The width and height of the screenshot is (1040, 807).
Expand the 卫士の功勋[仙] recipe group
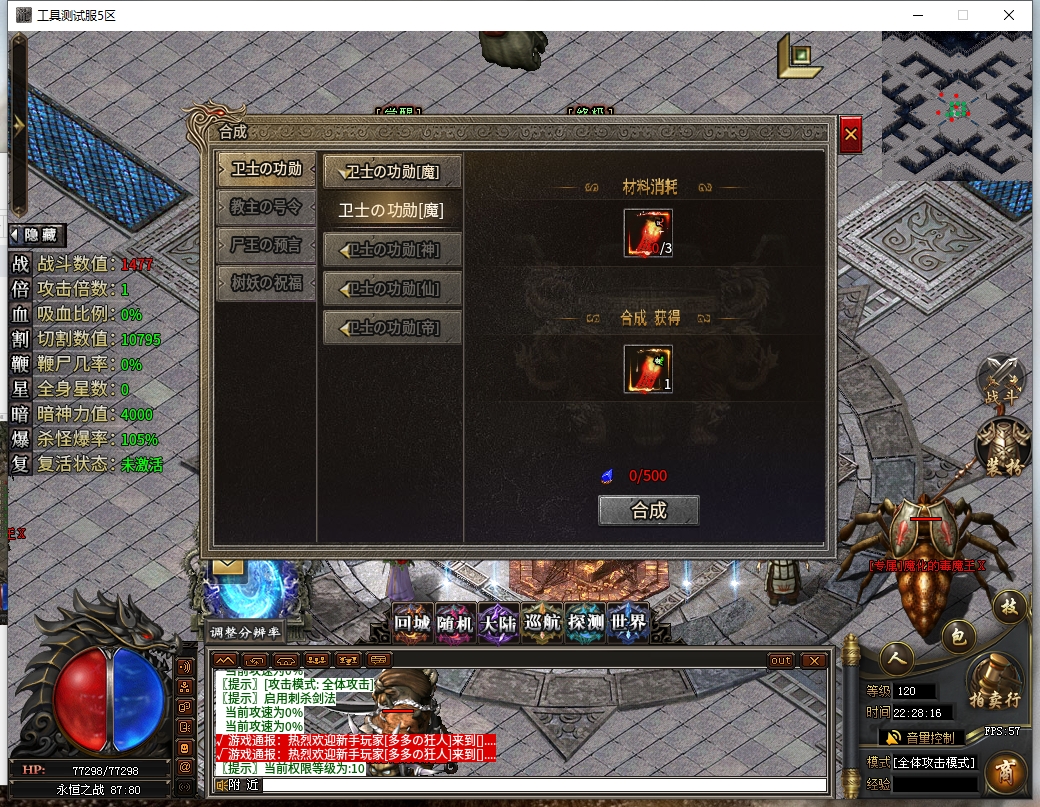[393, 289]
